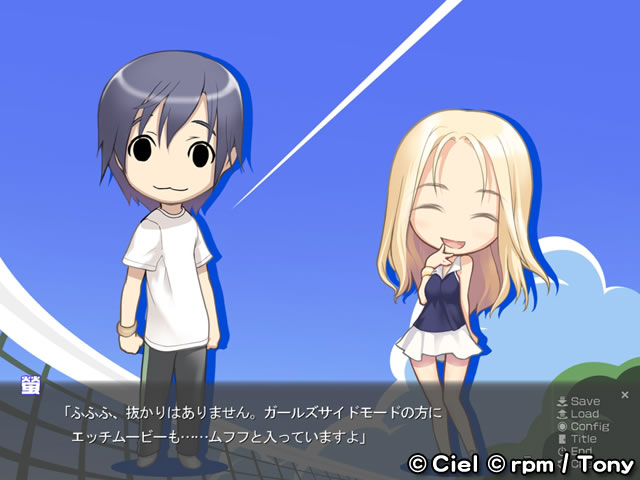
Task: Choose End to quit the game
Action: pyautogui.click(x=576, y=451)
